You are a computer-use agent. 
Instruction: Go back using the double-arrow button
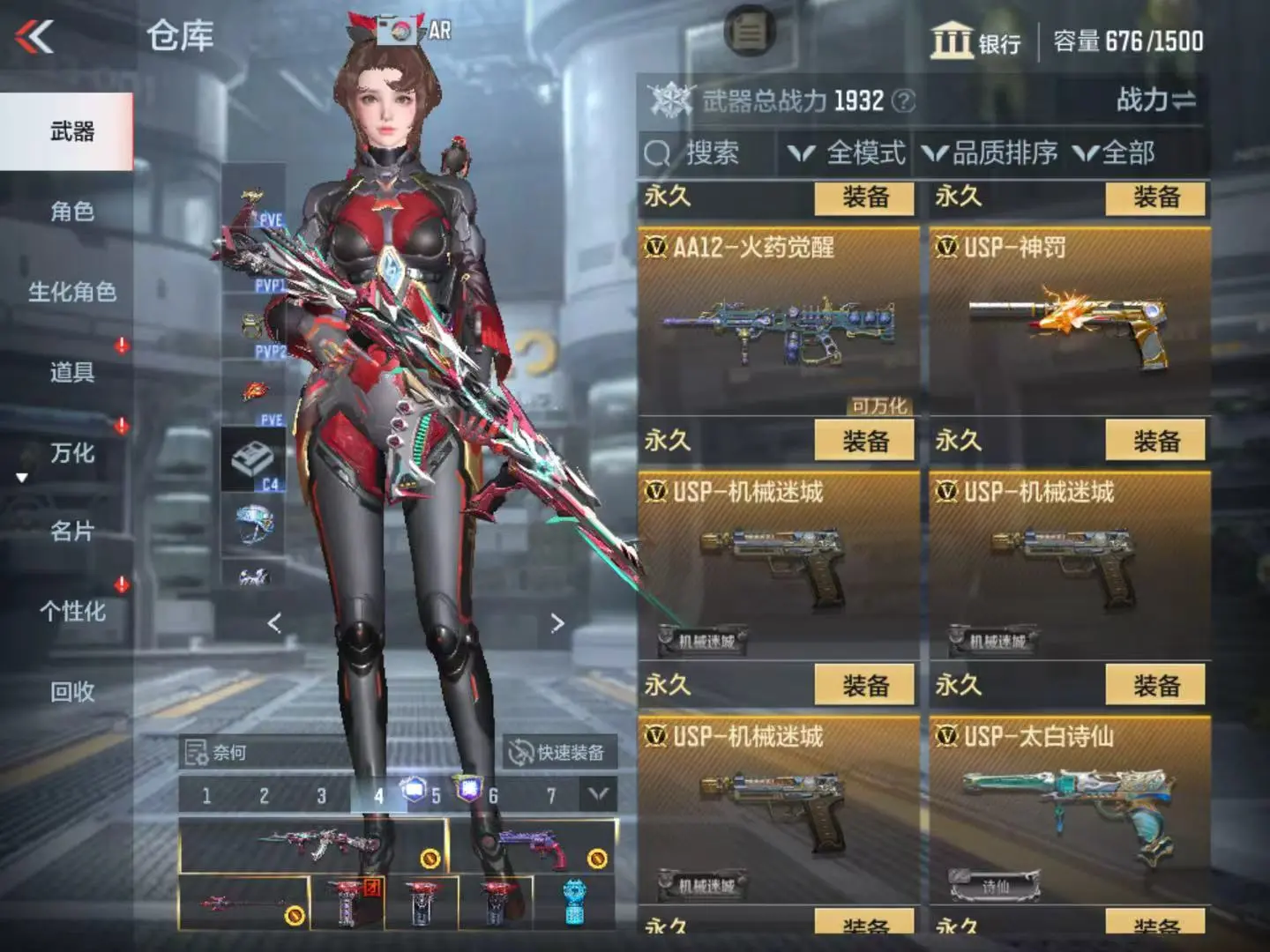coord(35,37)
